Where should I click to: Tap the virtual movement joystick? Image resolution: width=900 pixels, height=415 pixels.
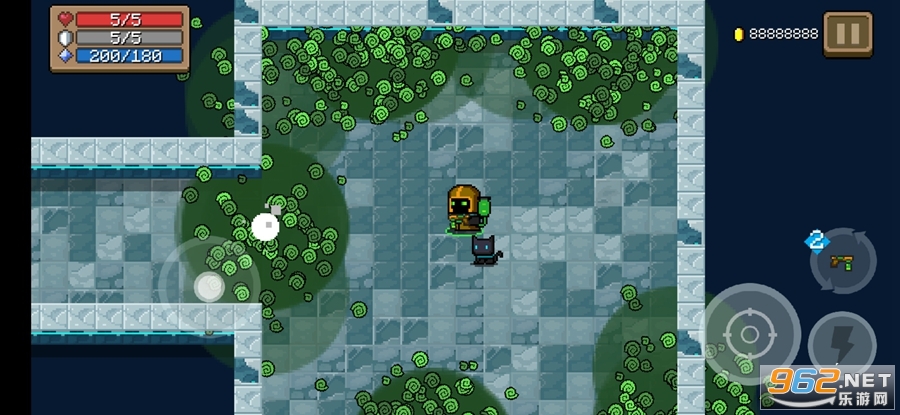209,287
